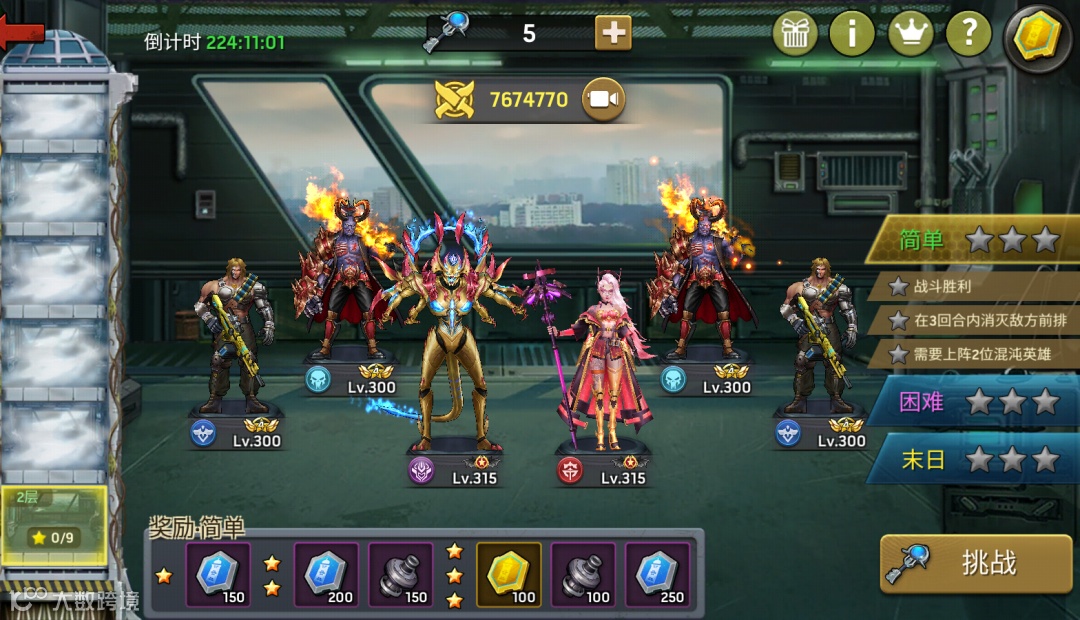Open the crown ranking screen
This screenshot has width=1080, height=620.
(x=910, y=34)
